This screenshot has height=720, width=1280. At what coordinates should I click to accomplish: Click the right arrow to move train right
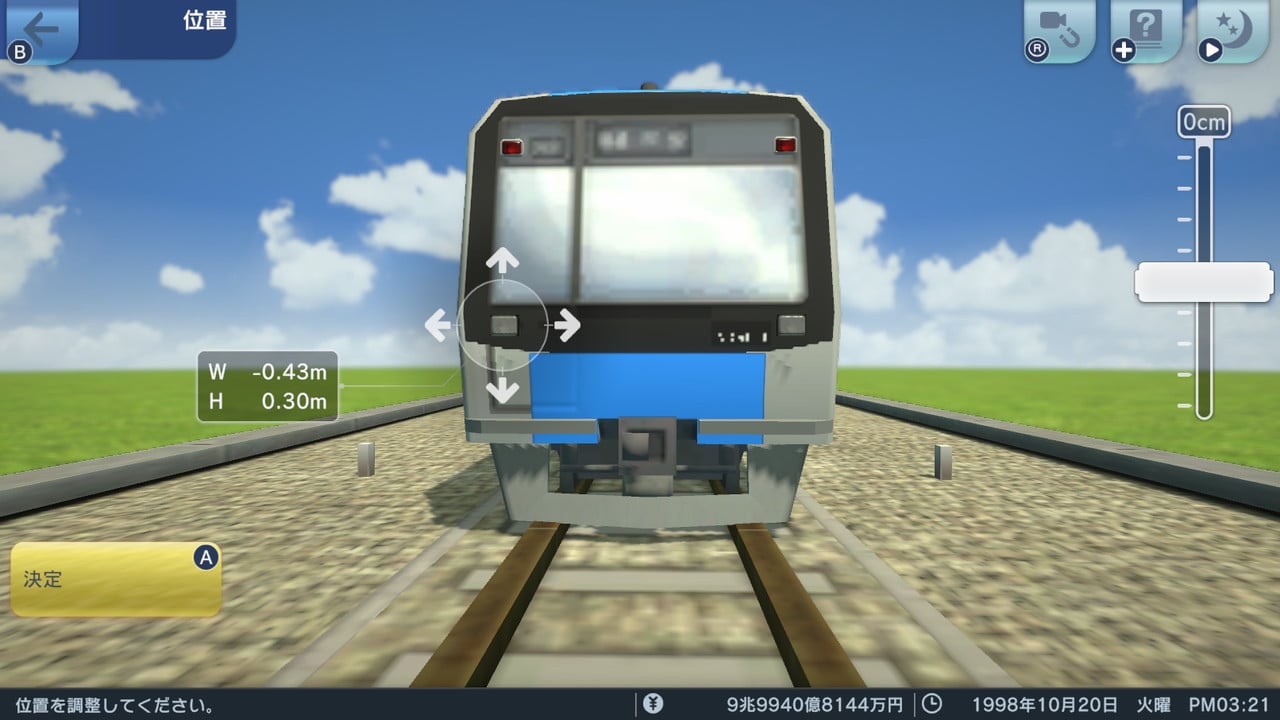[x=567, y=323]
